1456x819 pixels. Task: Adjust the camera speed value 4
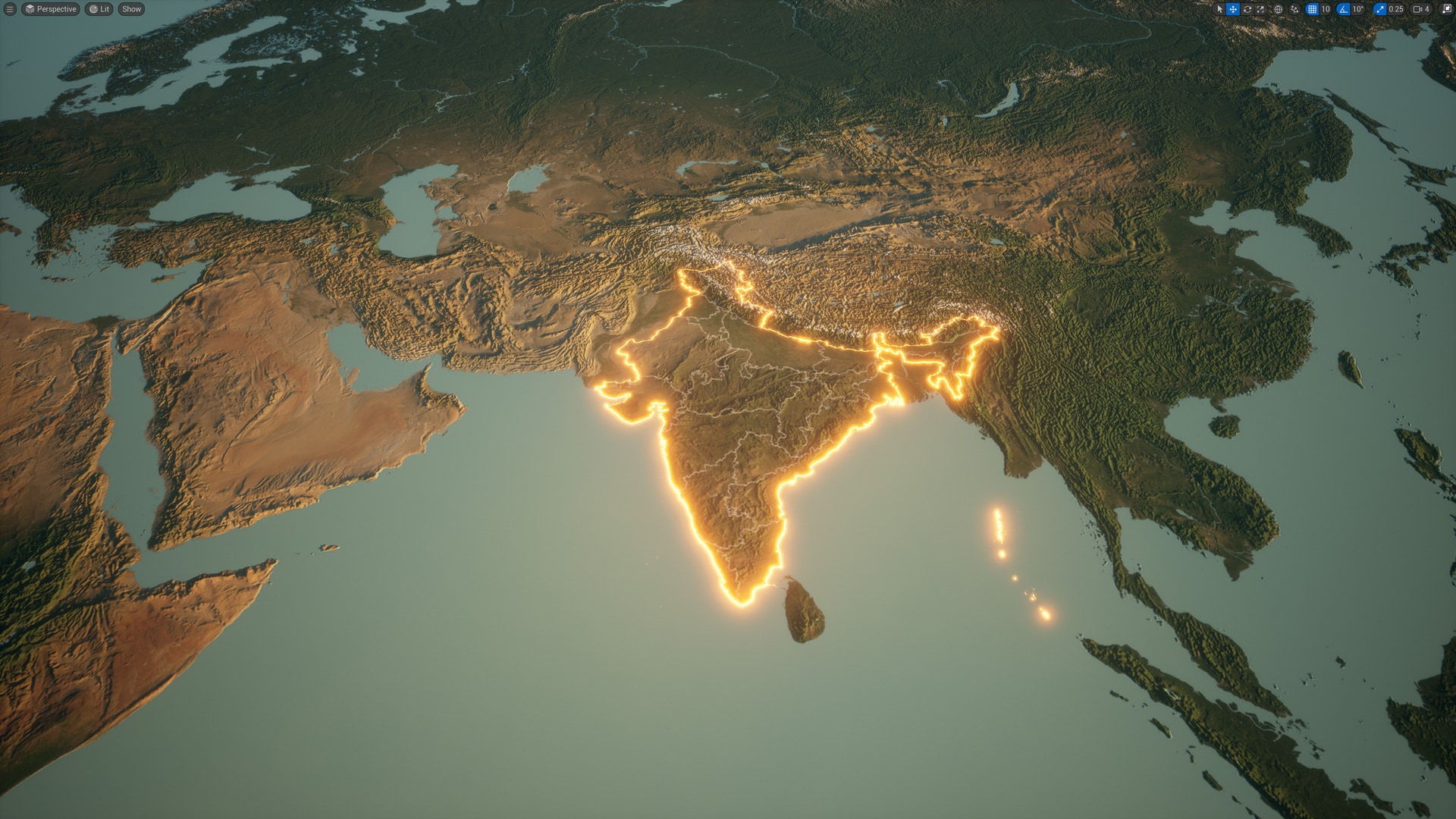coord(1428,9)
